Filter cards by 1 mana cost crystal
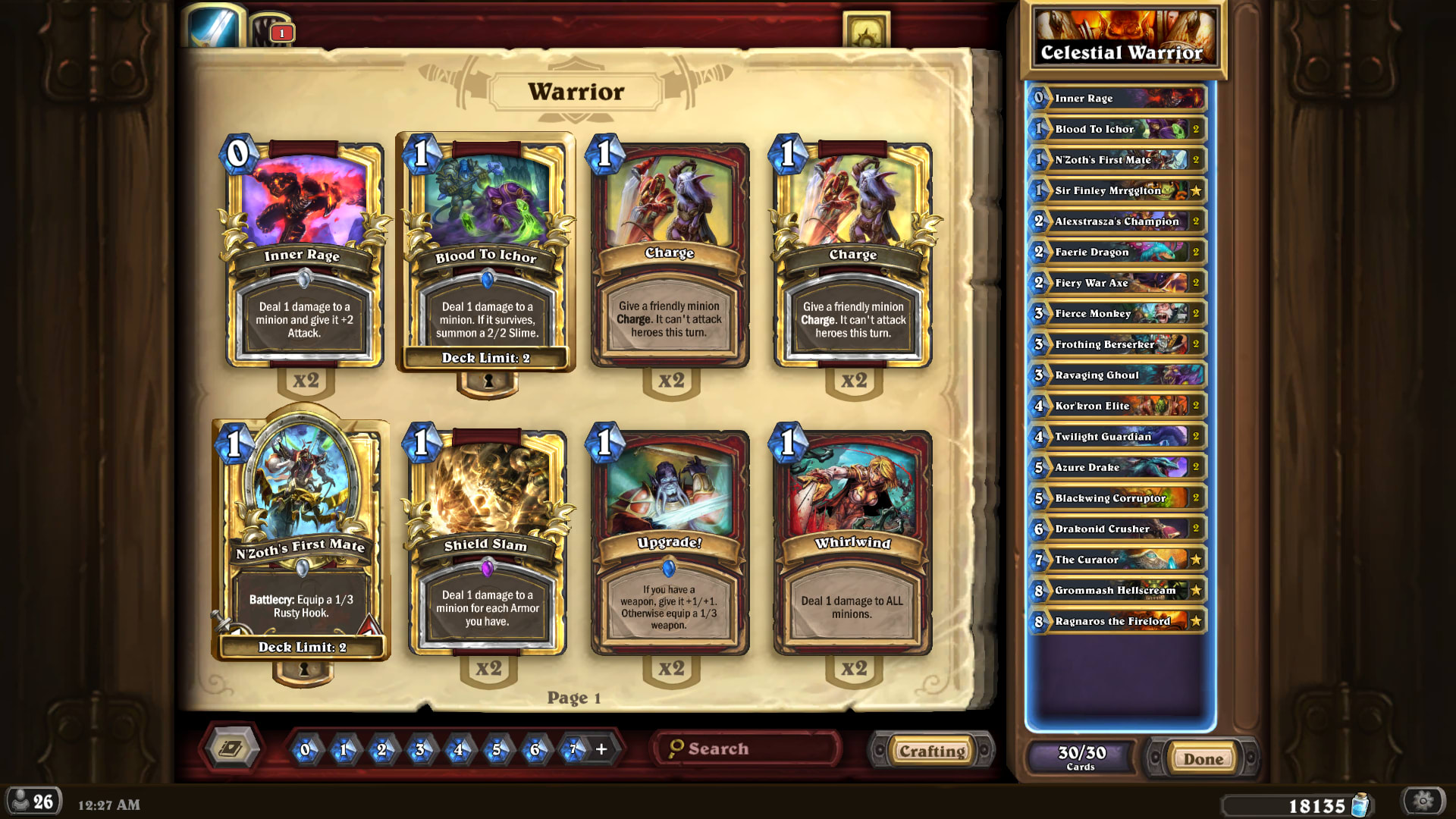This screenshot has height=819, width=1456. 344,750
